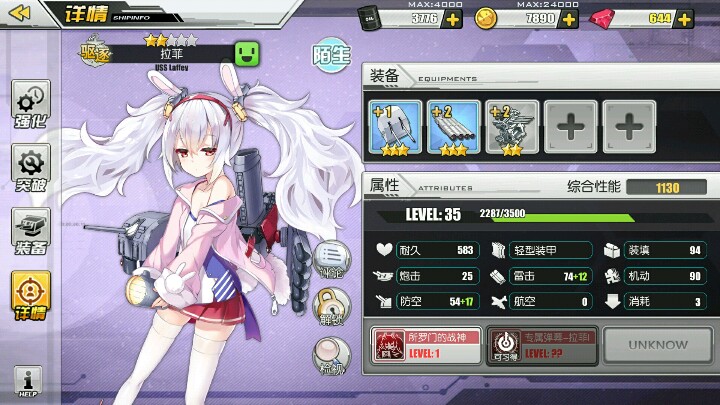Open the 检视 magnifier view button
The width and height of the screenshot is (720, 405).
pos(329,355)
